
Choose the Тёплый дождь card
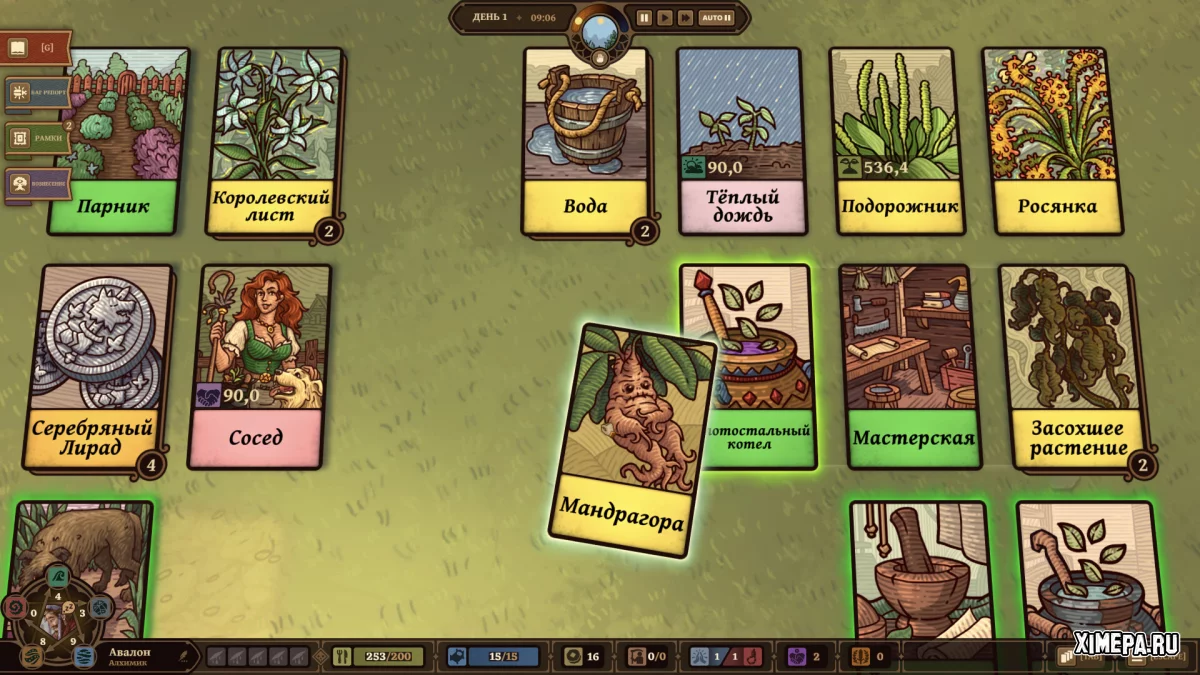(740, 140)
